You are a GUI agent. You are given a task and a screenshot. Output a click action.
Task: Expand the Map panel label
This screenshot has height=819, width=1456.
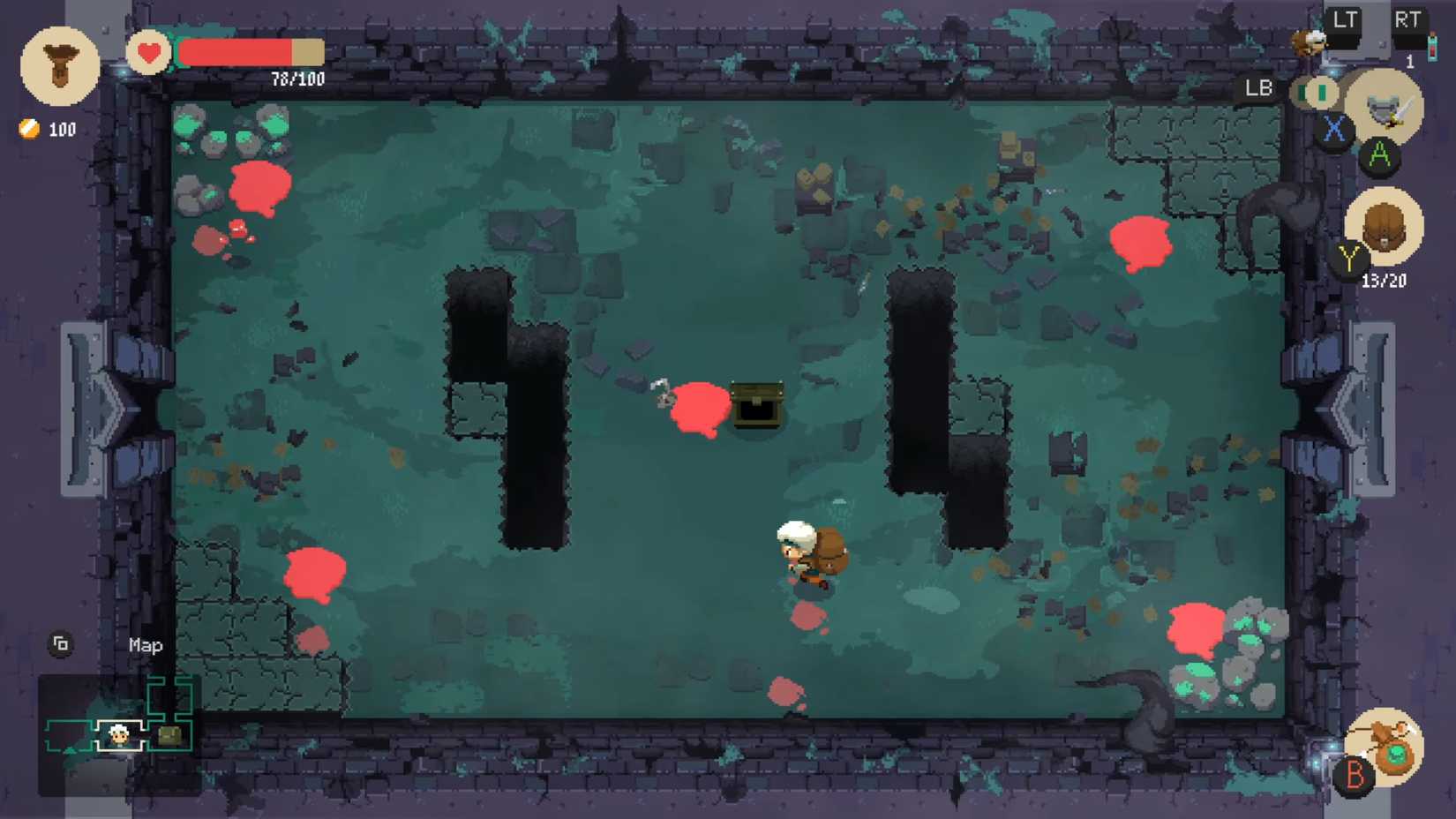pyautogui.click(x=144, y=646)
